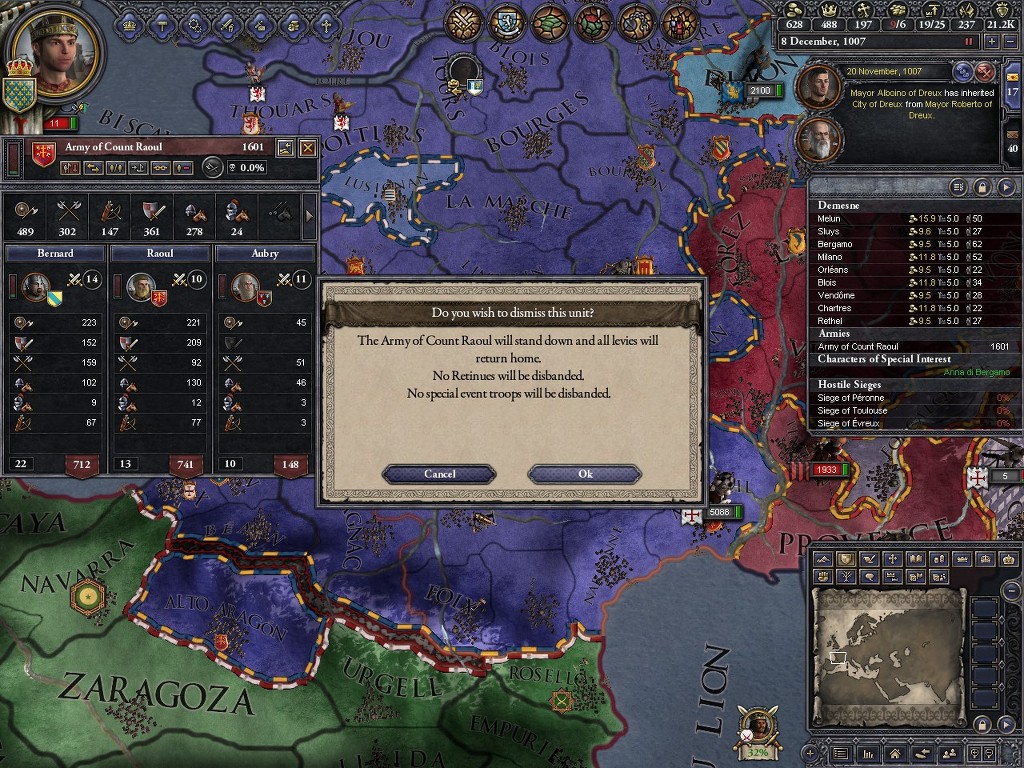Image resolution: width=1024 pixels, height=768 pixels.
Task: Click the Europe minimap scroll
Action: point(888,648)
